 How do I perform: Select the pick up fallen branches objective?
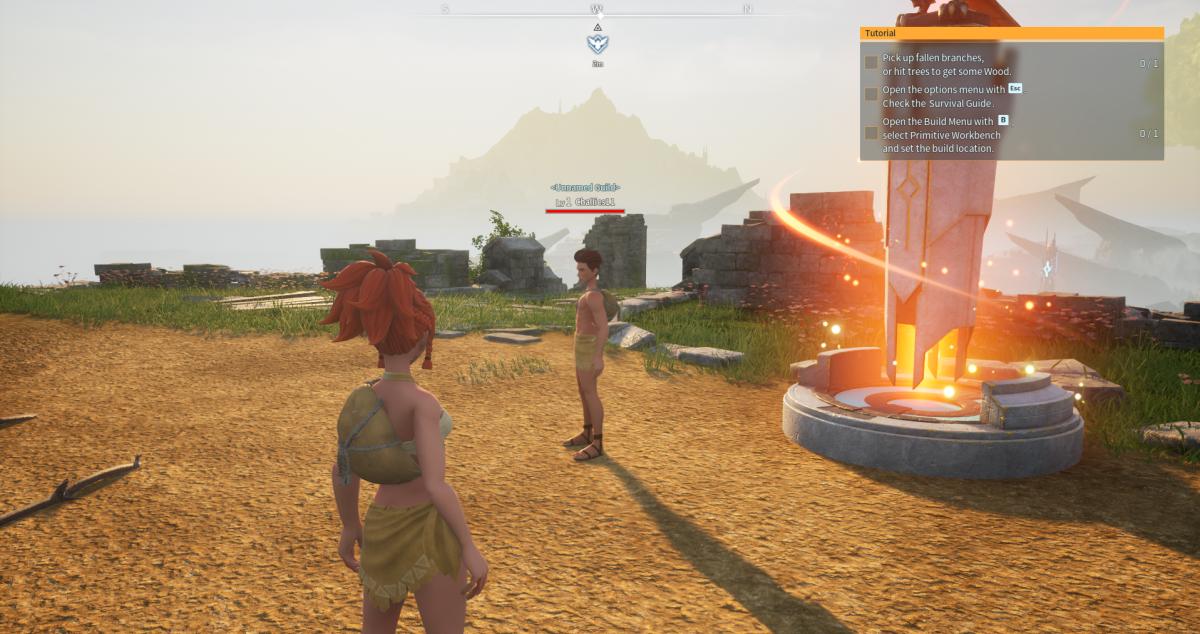coord(947,64)
